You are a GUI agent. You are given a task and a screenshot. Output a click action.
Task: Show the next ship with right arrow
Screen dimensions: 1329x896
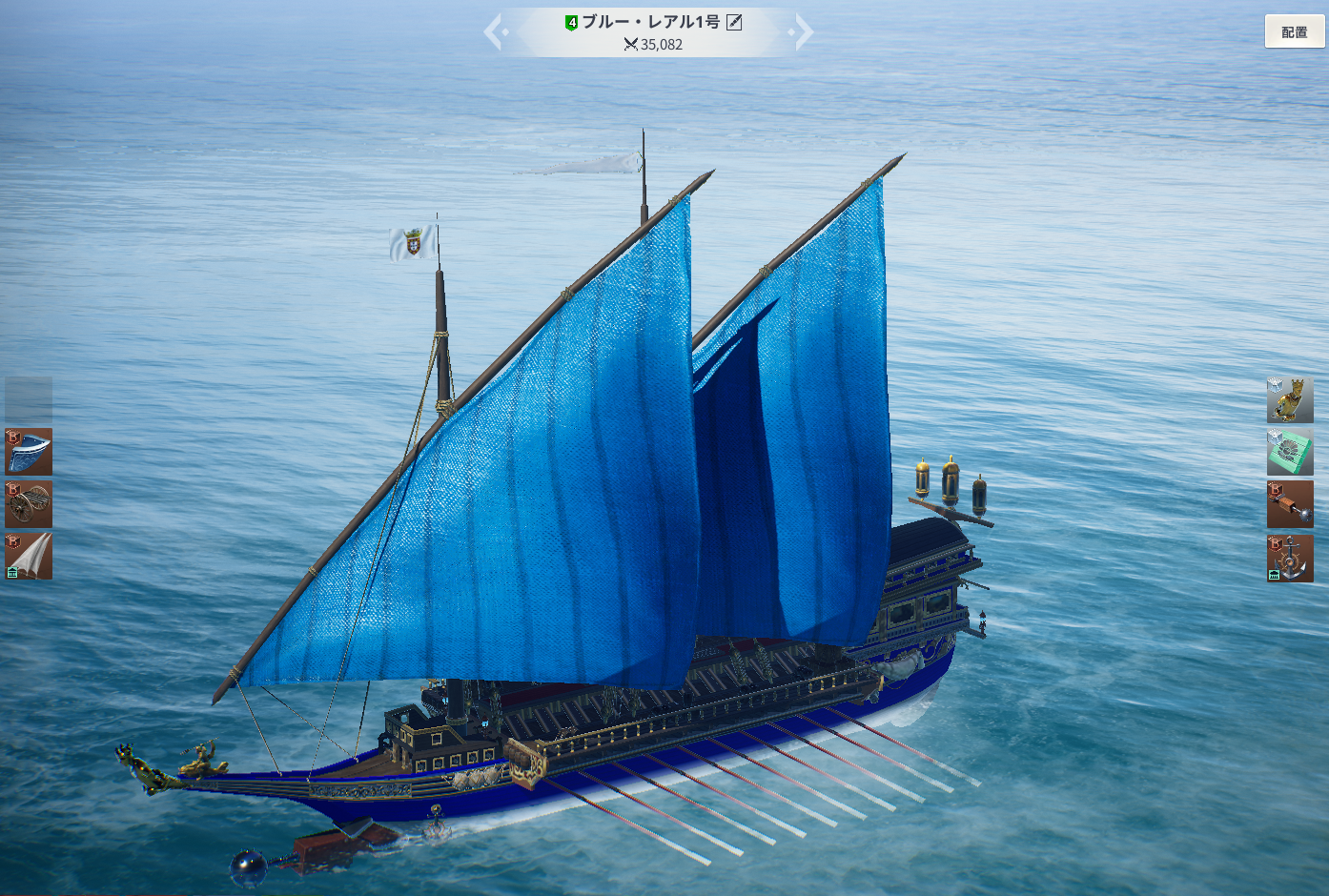pos(803,31)
